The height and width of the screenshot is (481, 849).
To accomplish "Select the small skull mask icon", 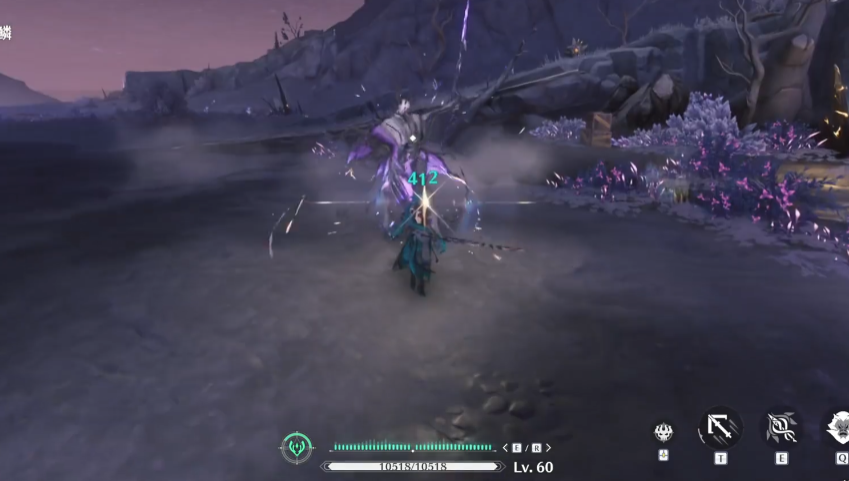I will [663, 432].
